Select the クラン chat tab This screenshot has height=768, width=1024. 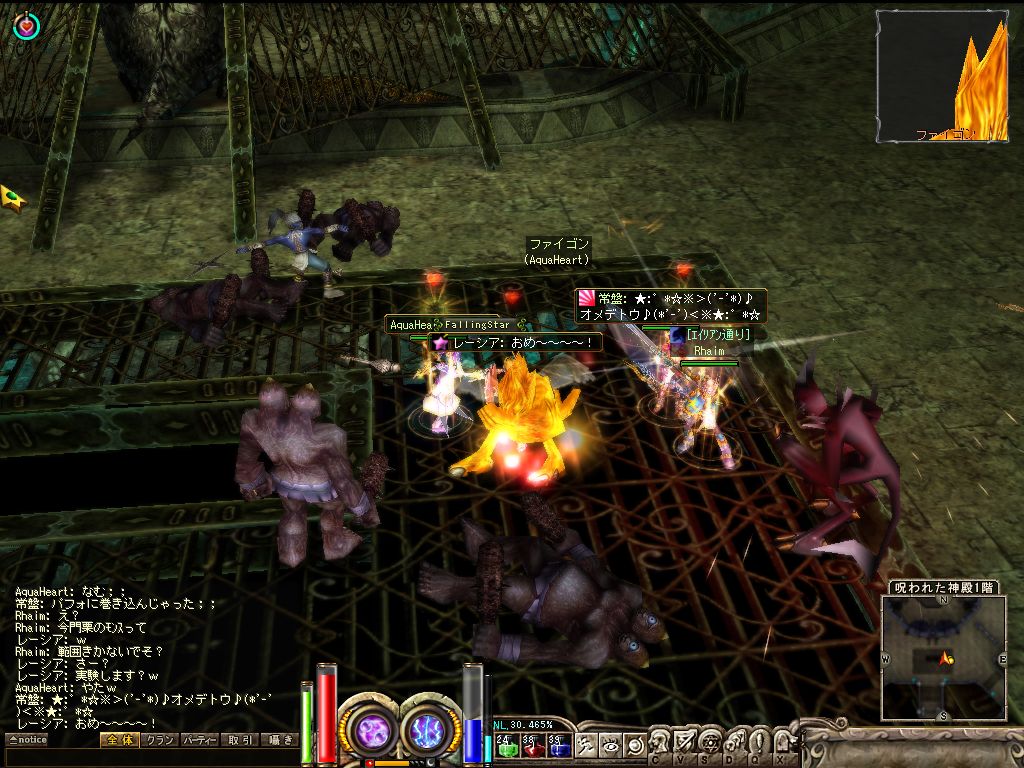158,740
